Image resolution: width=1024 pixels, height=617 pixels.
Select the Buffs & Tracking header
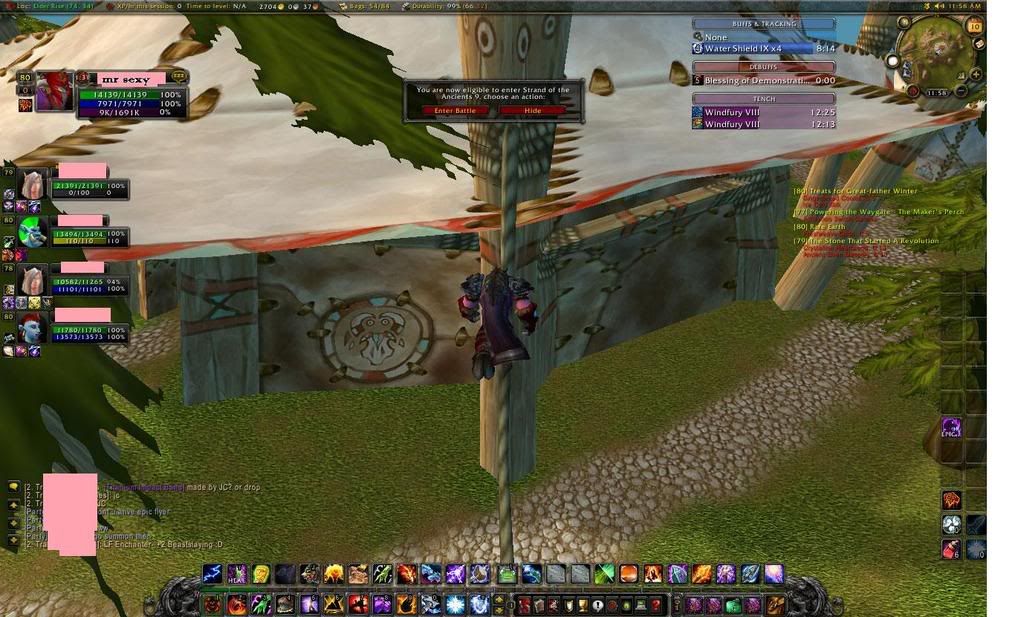(764, 24)
